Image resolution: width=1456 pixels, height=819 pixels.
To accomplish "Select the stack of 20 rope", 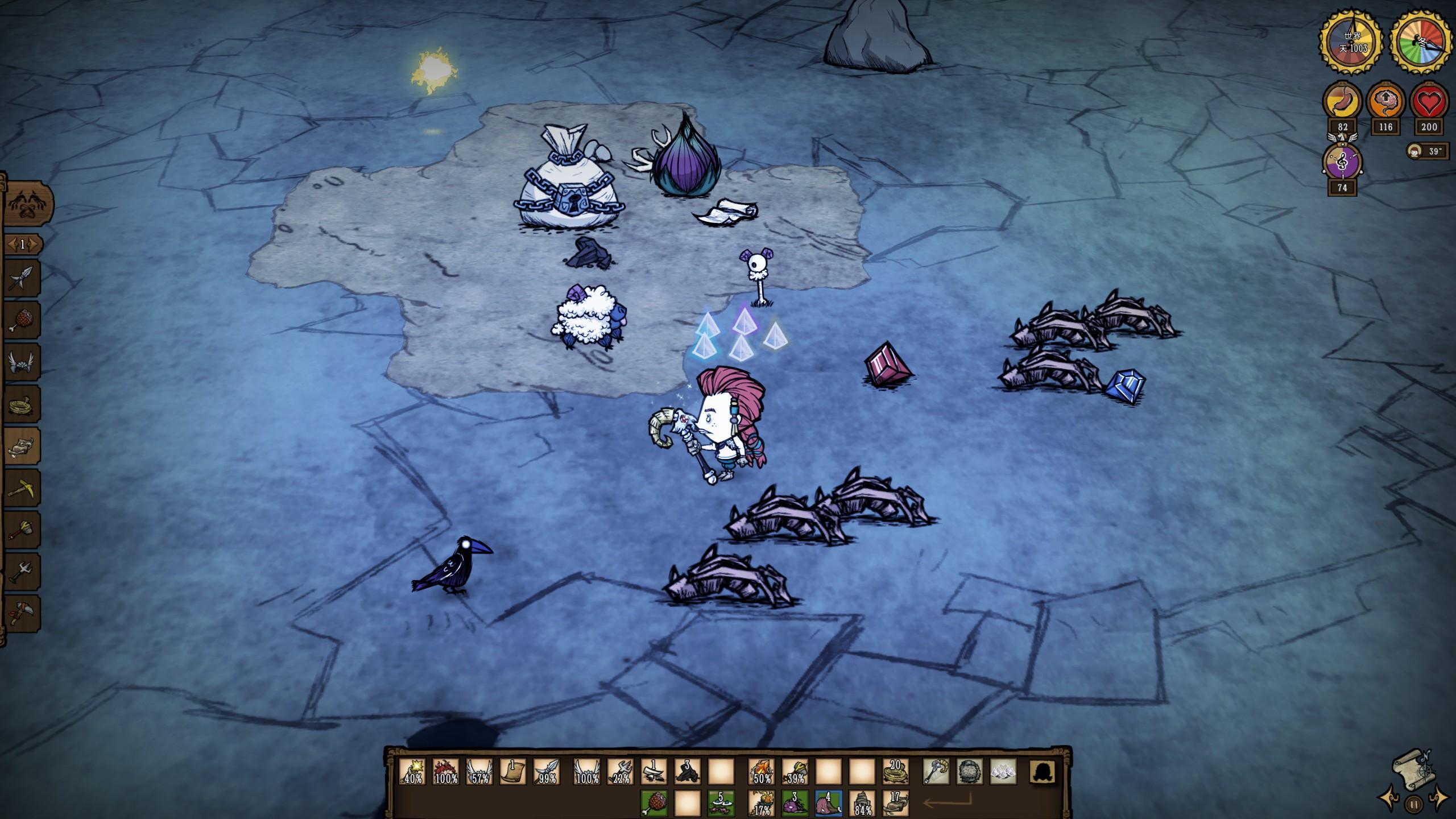I will 896,772.
